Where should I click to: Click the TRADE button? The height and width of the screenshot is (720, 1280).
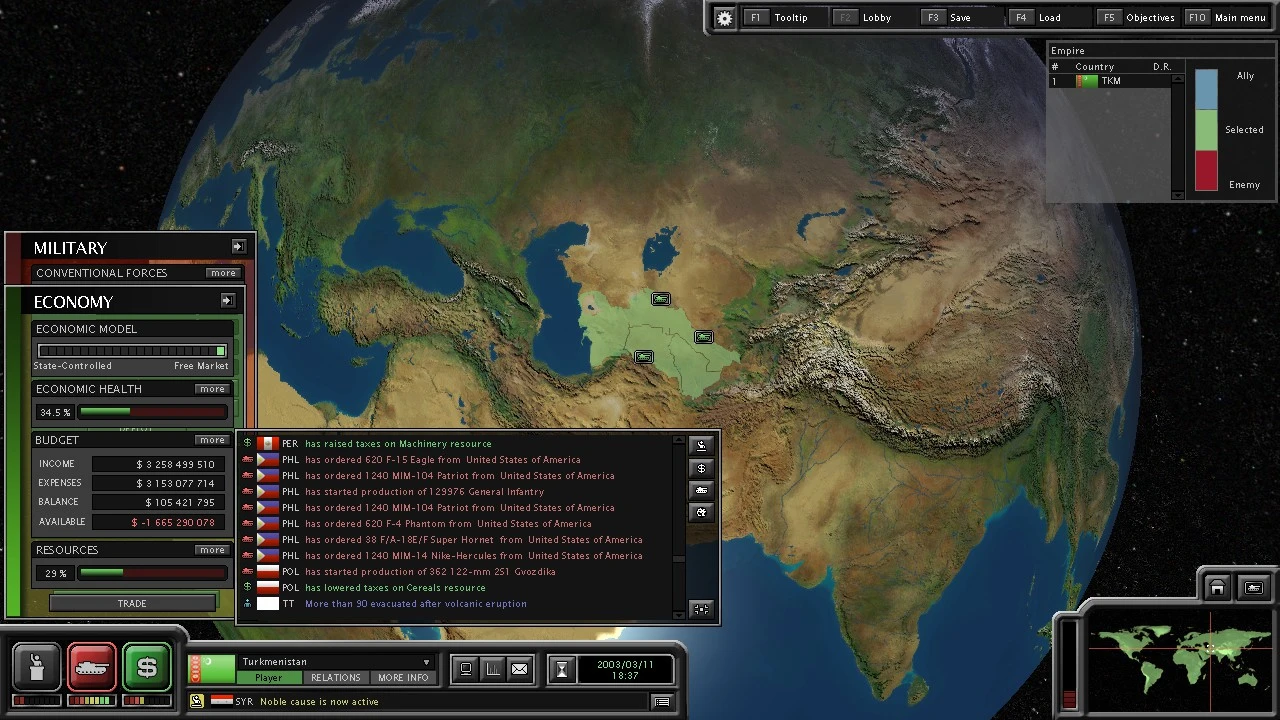click(131, 603)
